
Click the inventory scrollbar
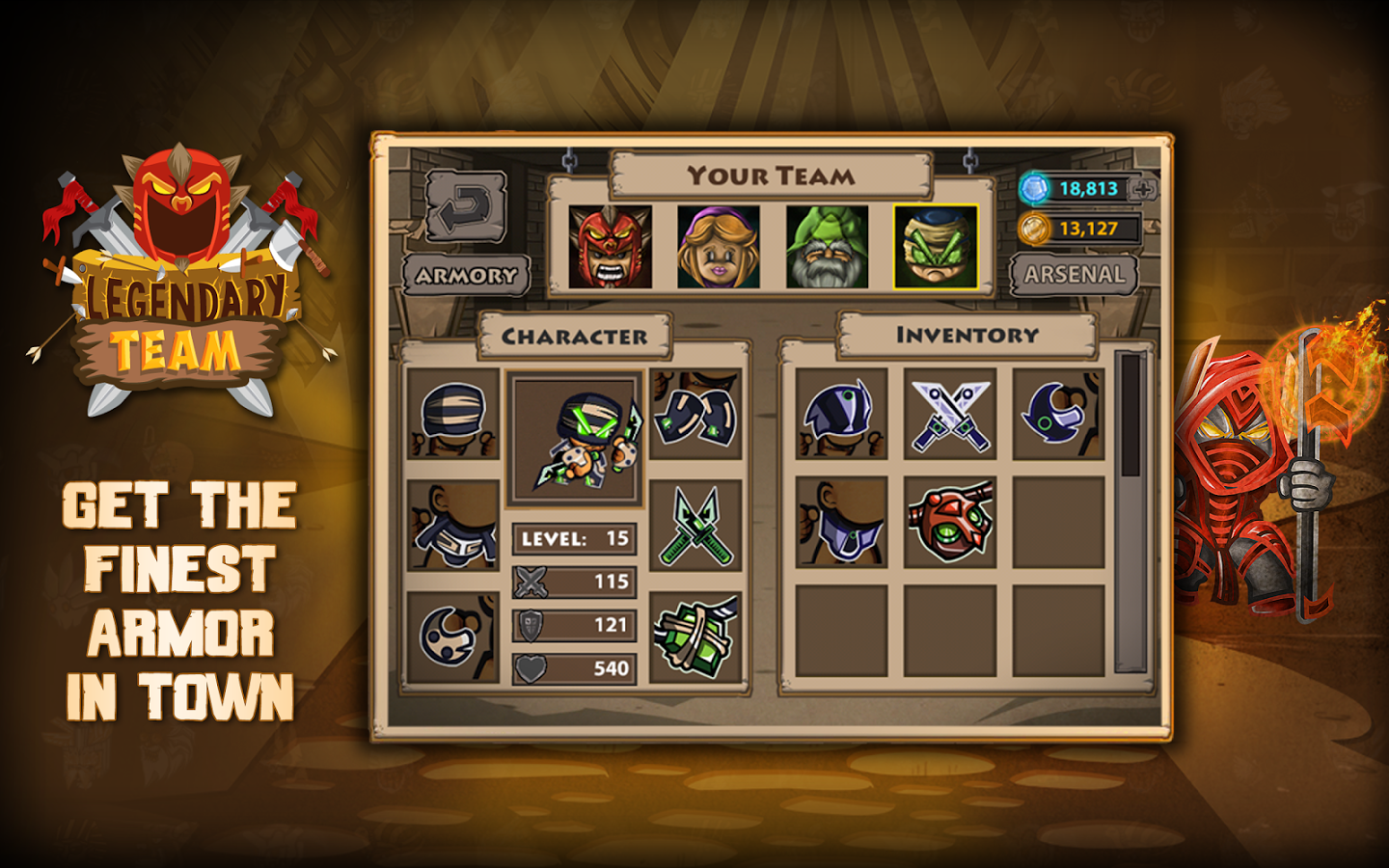(1130, 511)
